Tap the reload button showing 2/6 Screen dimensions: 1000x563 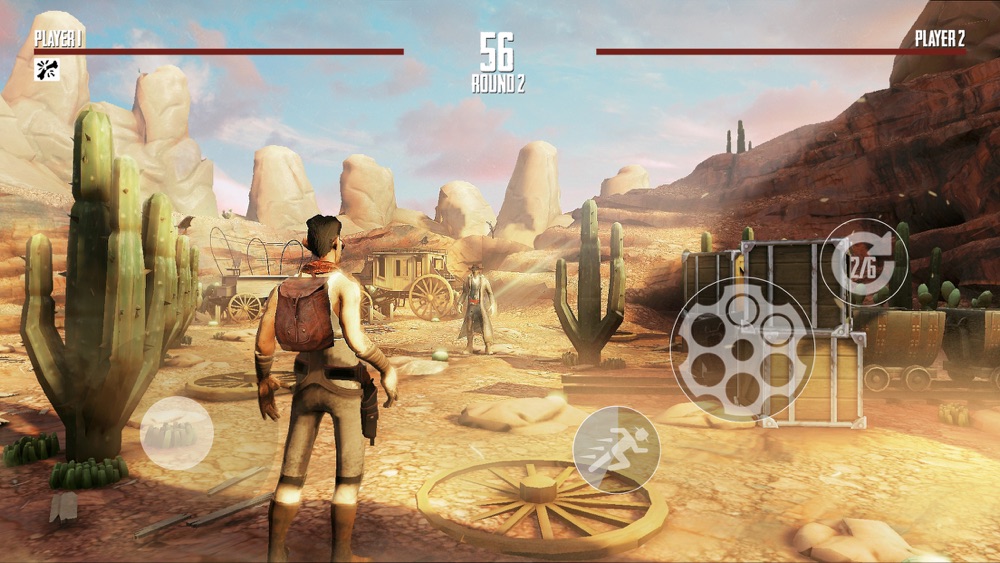point(864,262)
